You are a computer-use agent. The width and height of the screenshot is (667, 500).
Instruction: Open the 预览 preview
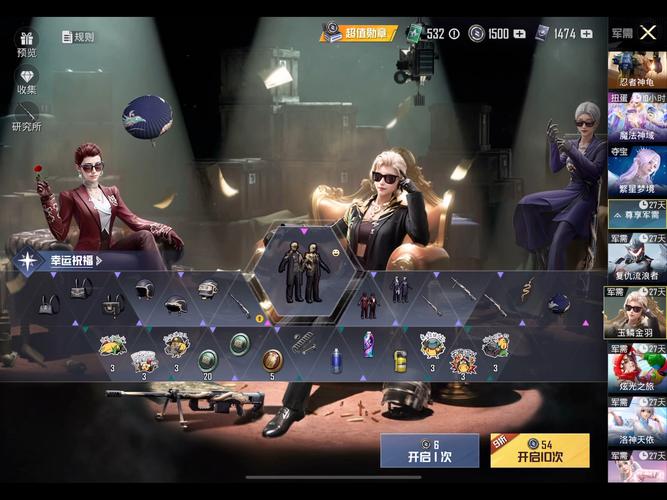(26, 43)
